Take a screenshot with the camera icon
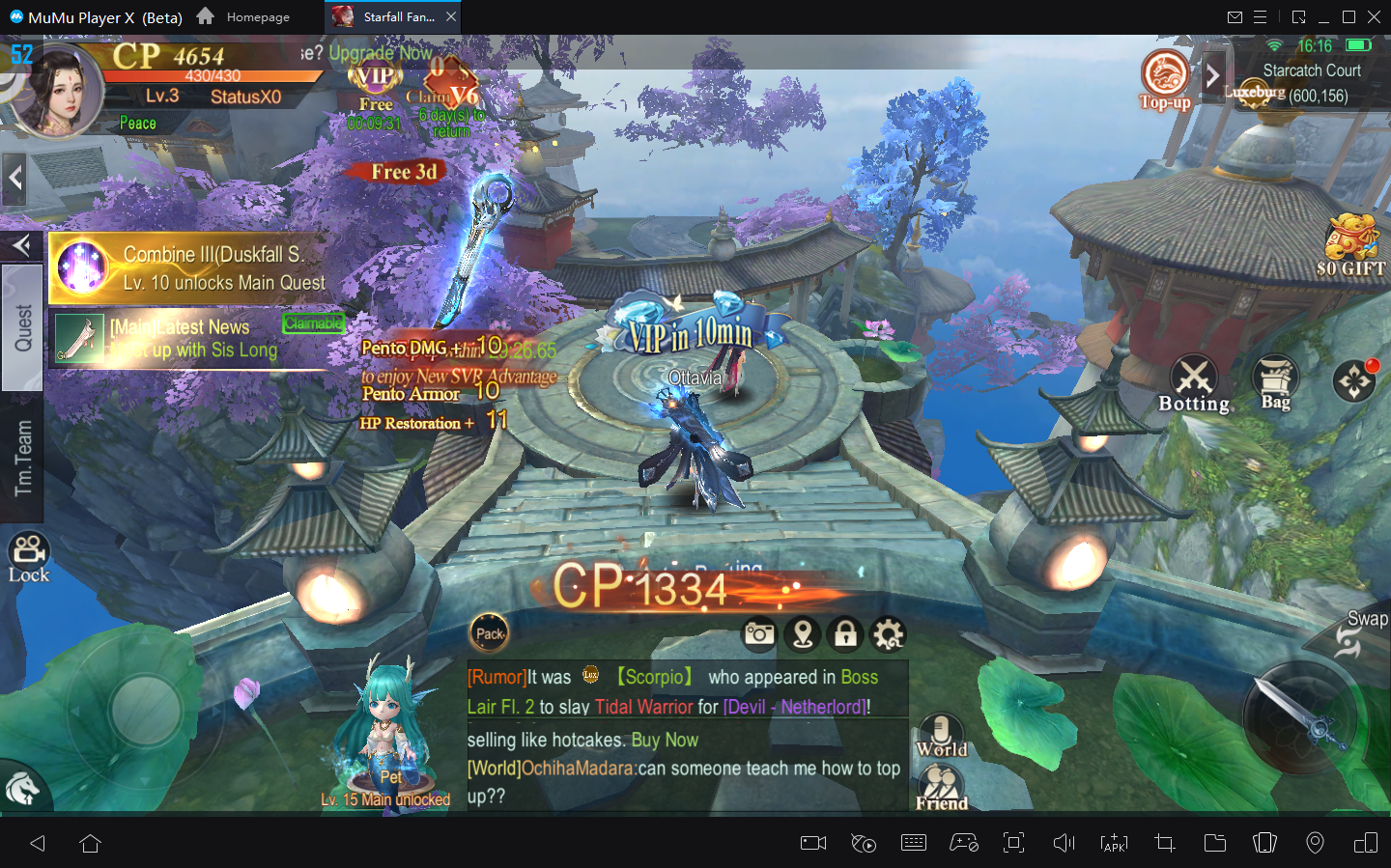The height and width of the screenshot is (868, 1391). pos(759,634)
